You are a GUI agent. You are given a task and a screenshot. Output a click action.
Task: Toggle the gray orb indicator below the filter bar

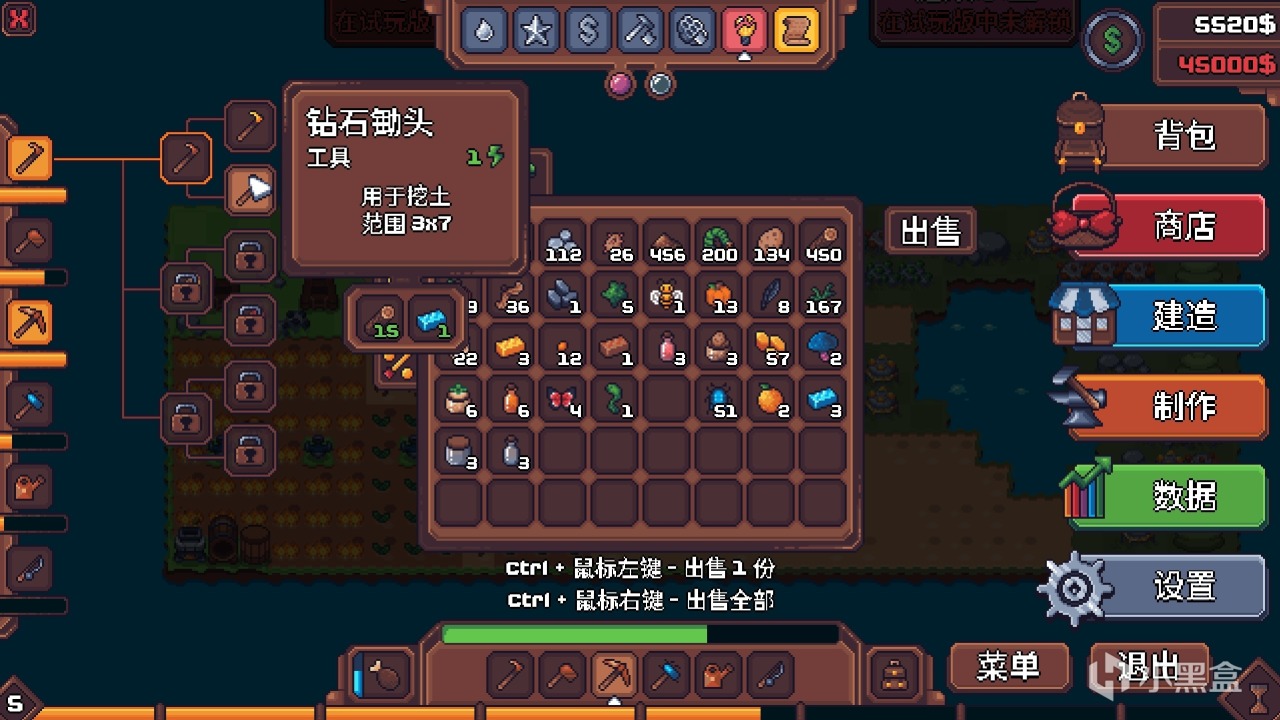point(660,85)
